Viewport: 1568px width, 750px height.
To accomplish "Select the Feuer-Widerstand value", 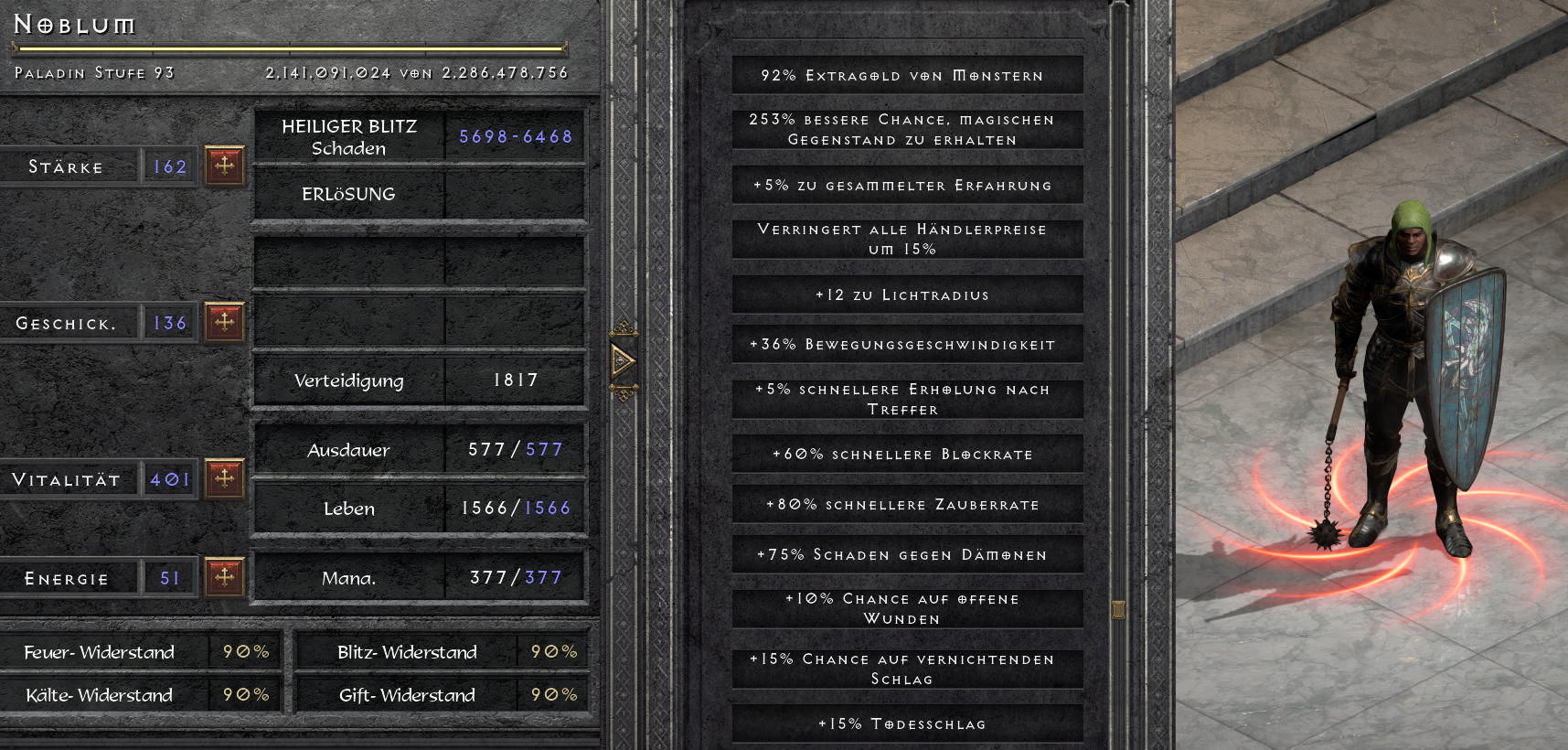I will click(243, 652).
